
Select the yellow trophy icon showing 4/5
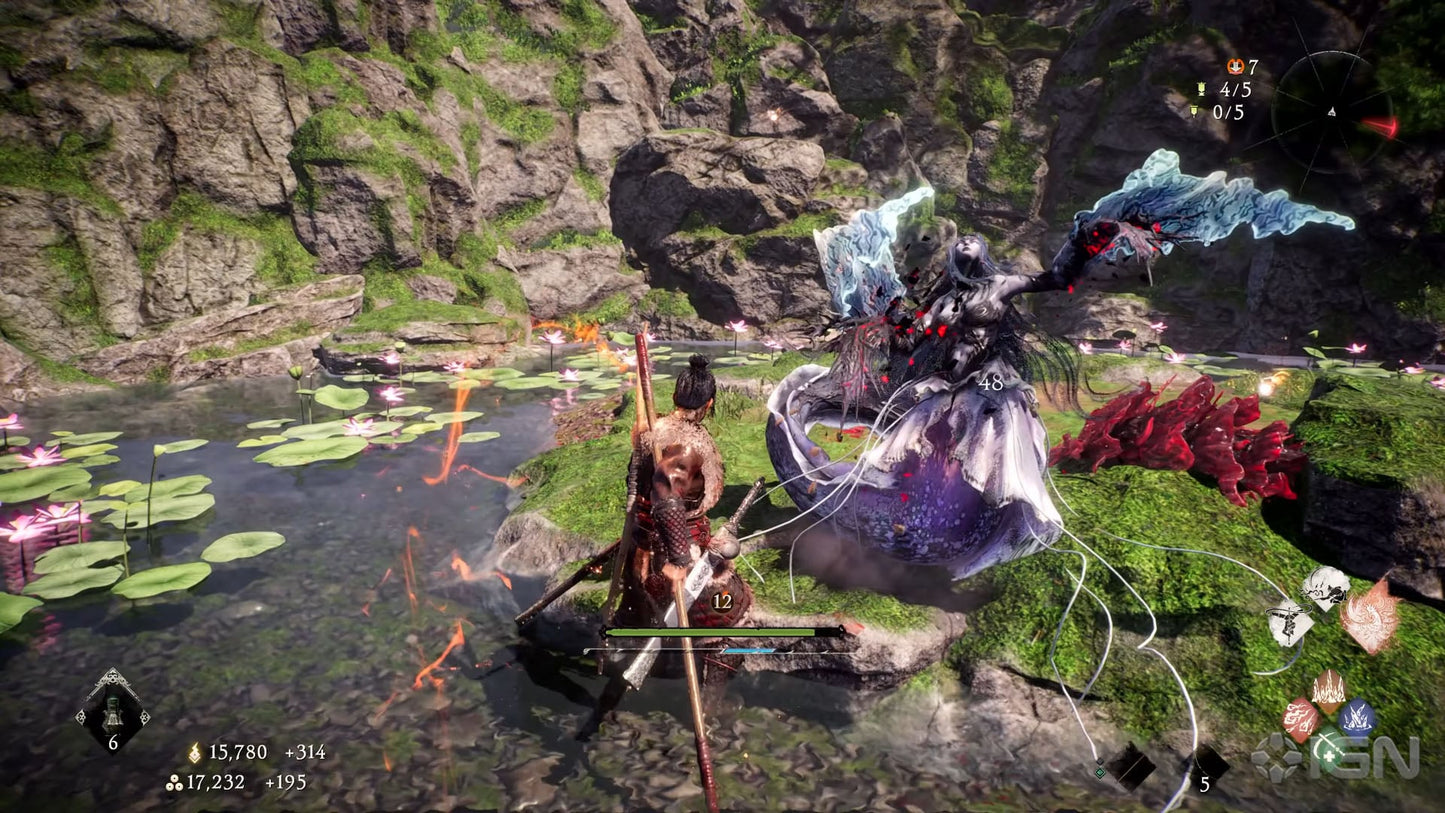coord(1201,89)
